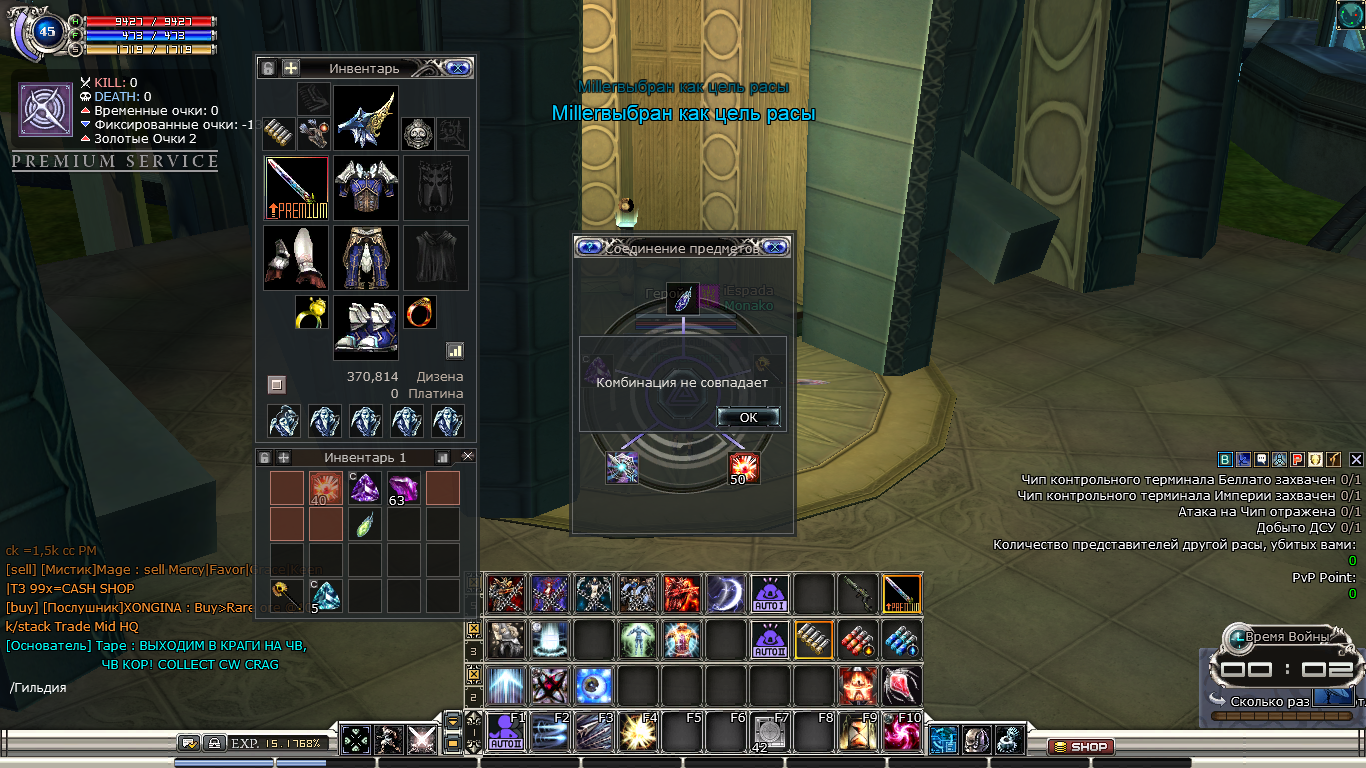This screenshot has height=768, width=1366.
Task: Close the item combination window
Action: point(776,247)
